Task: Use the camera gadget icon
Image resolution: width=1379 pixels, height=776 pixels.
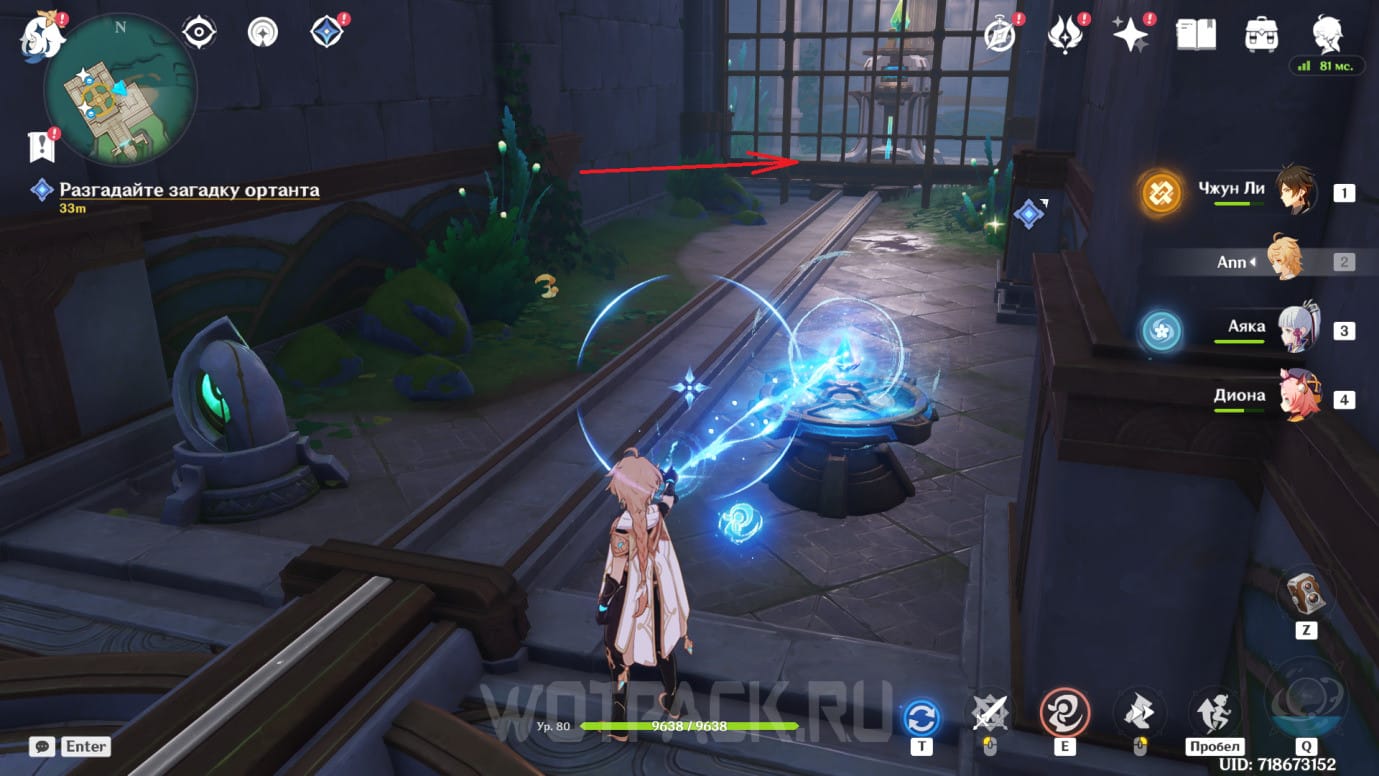Action: [x=1305, y=592]
